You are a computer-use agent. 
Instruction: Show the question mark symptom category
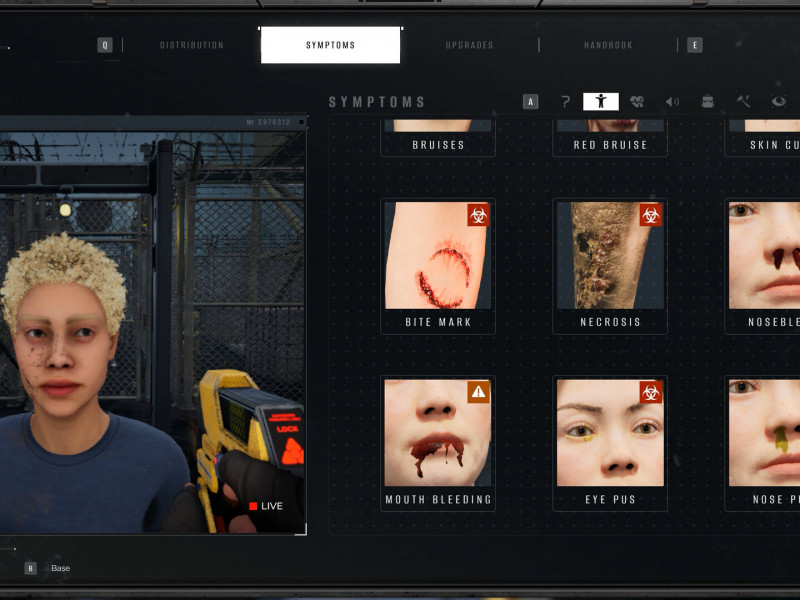tap(565, 101)
